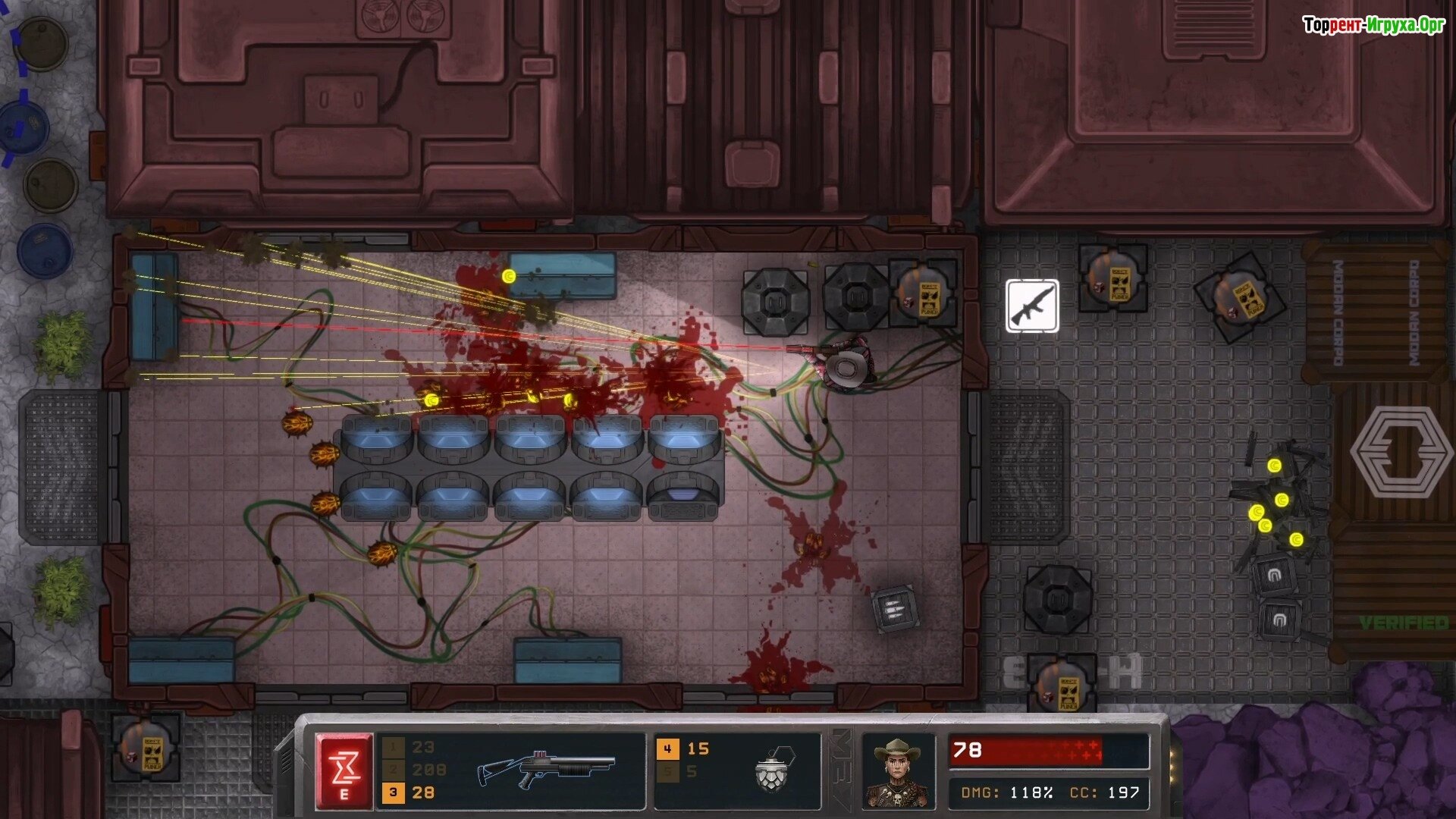Viewport: 1456px width, 819px height.
Task: Switch to weapon slot 2 with 208 ammo
Action: (x=413, y=770)
